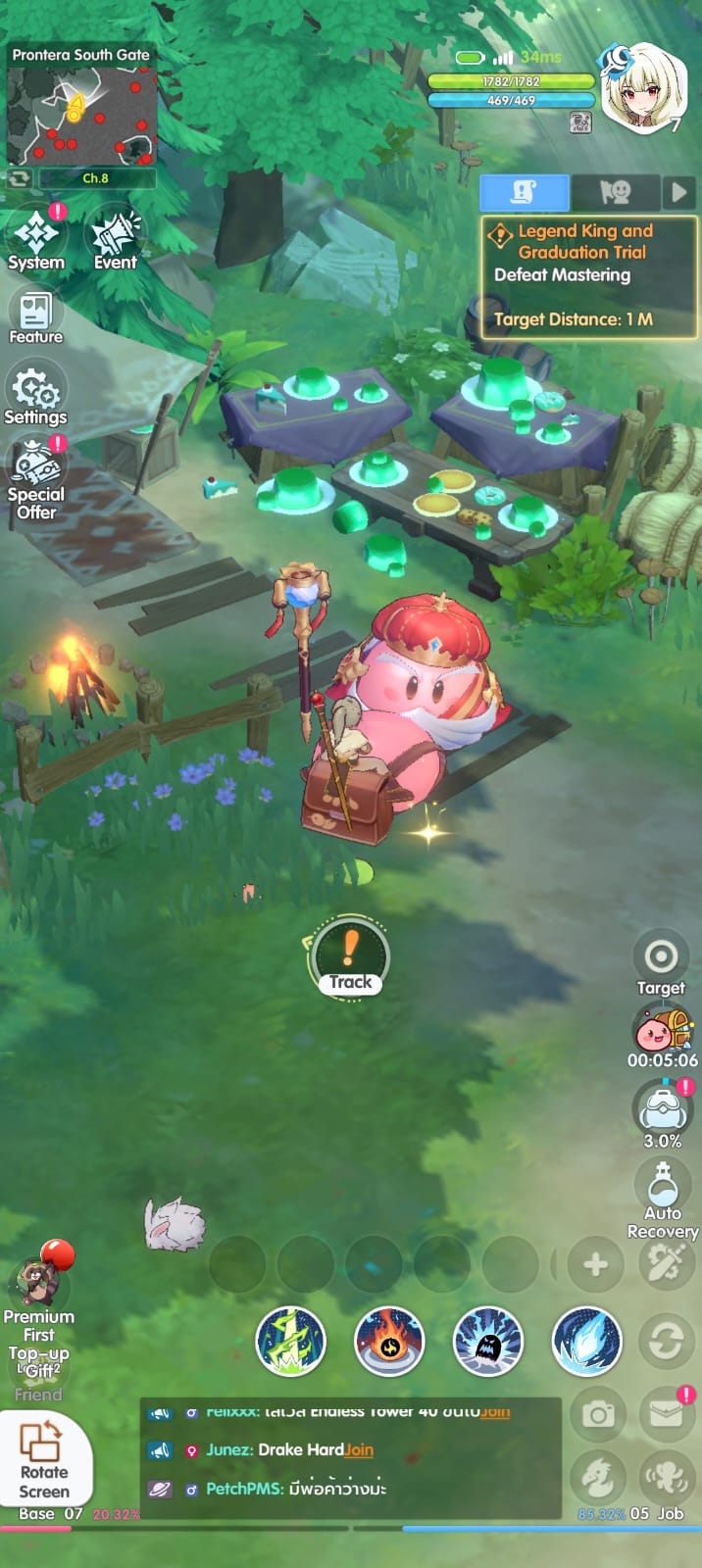Select the Legend King quest tracker
Screen dimensions: 702x1568
pyautogui.click(x=588, y=276)
